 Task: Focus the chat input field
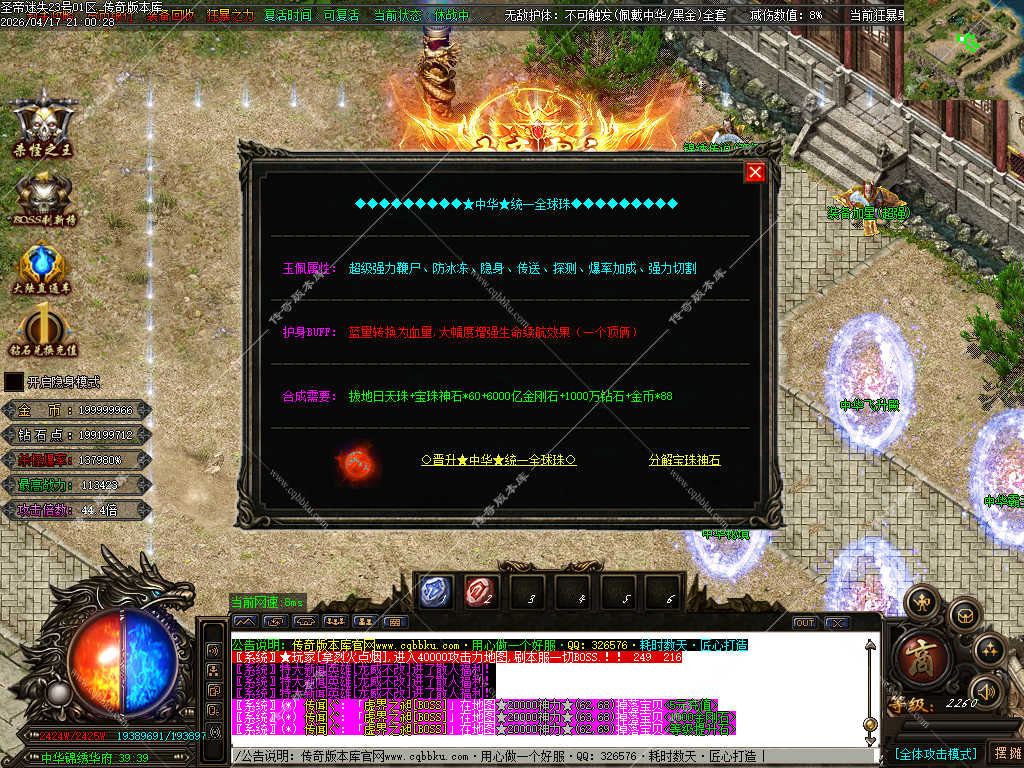click(x=550, y=755)
